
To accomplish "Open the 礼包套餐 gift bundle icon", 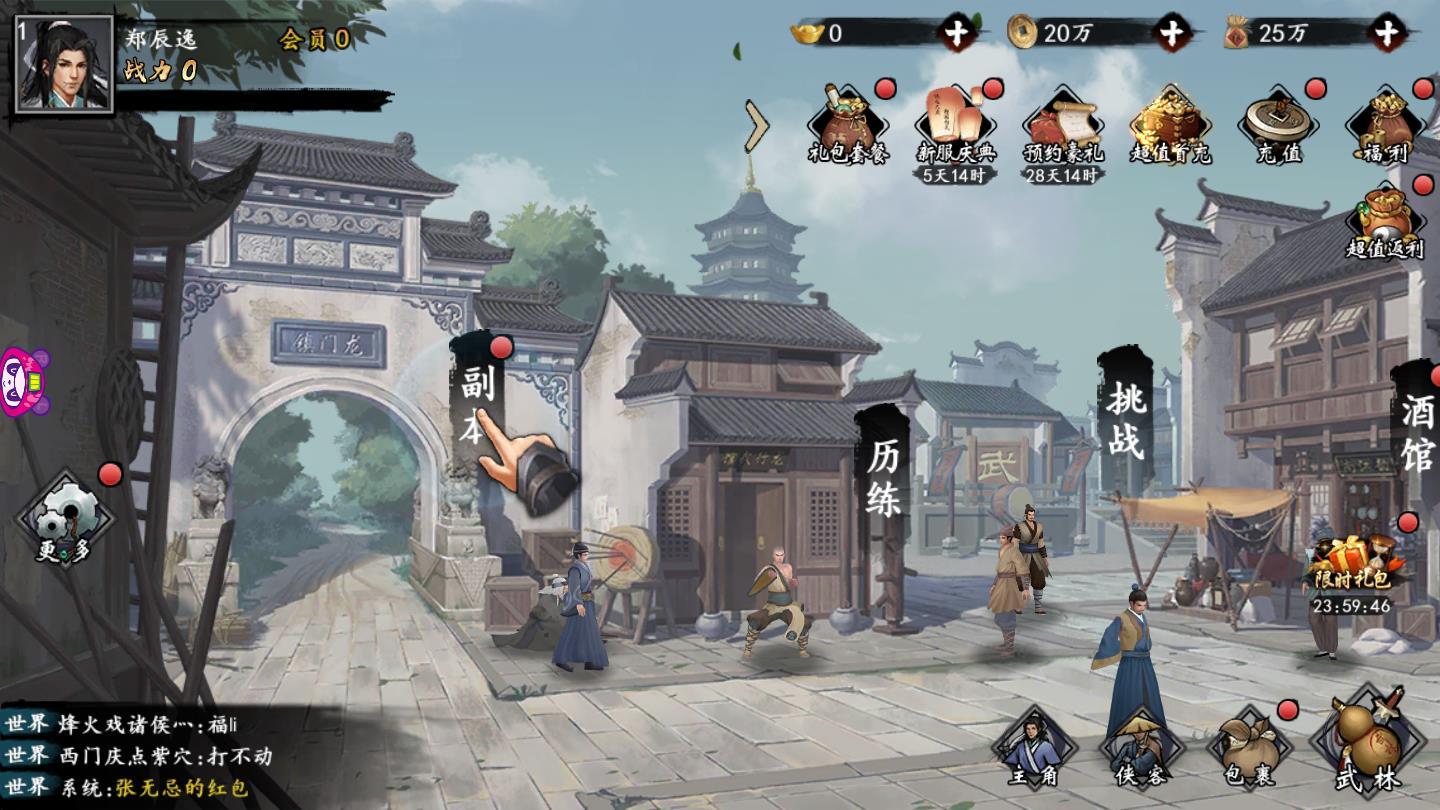I will (848, 125).
